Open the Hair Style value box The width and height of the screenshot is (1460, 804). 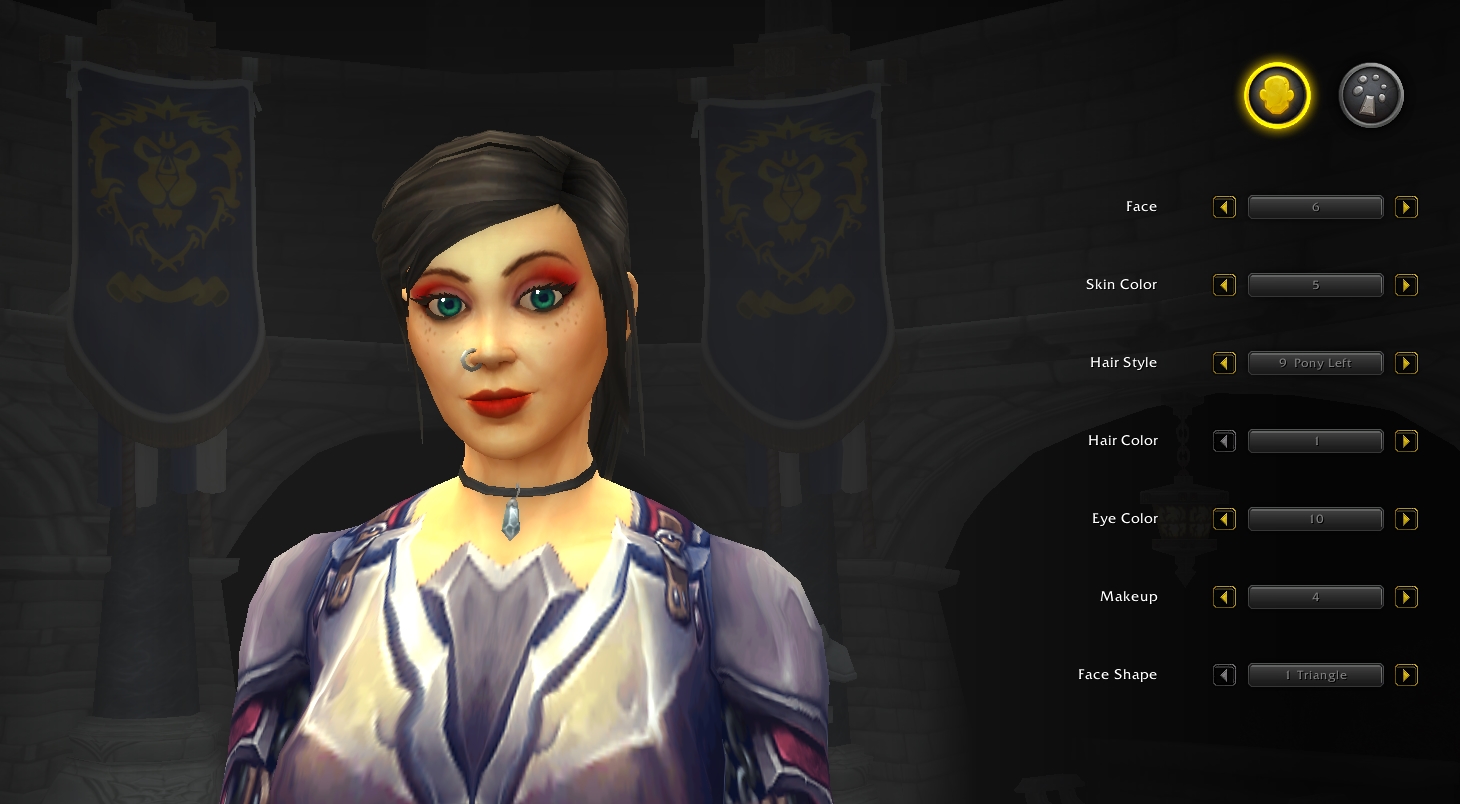tap(1315, 363)
